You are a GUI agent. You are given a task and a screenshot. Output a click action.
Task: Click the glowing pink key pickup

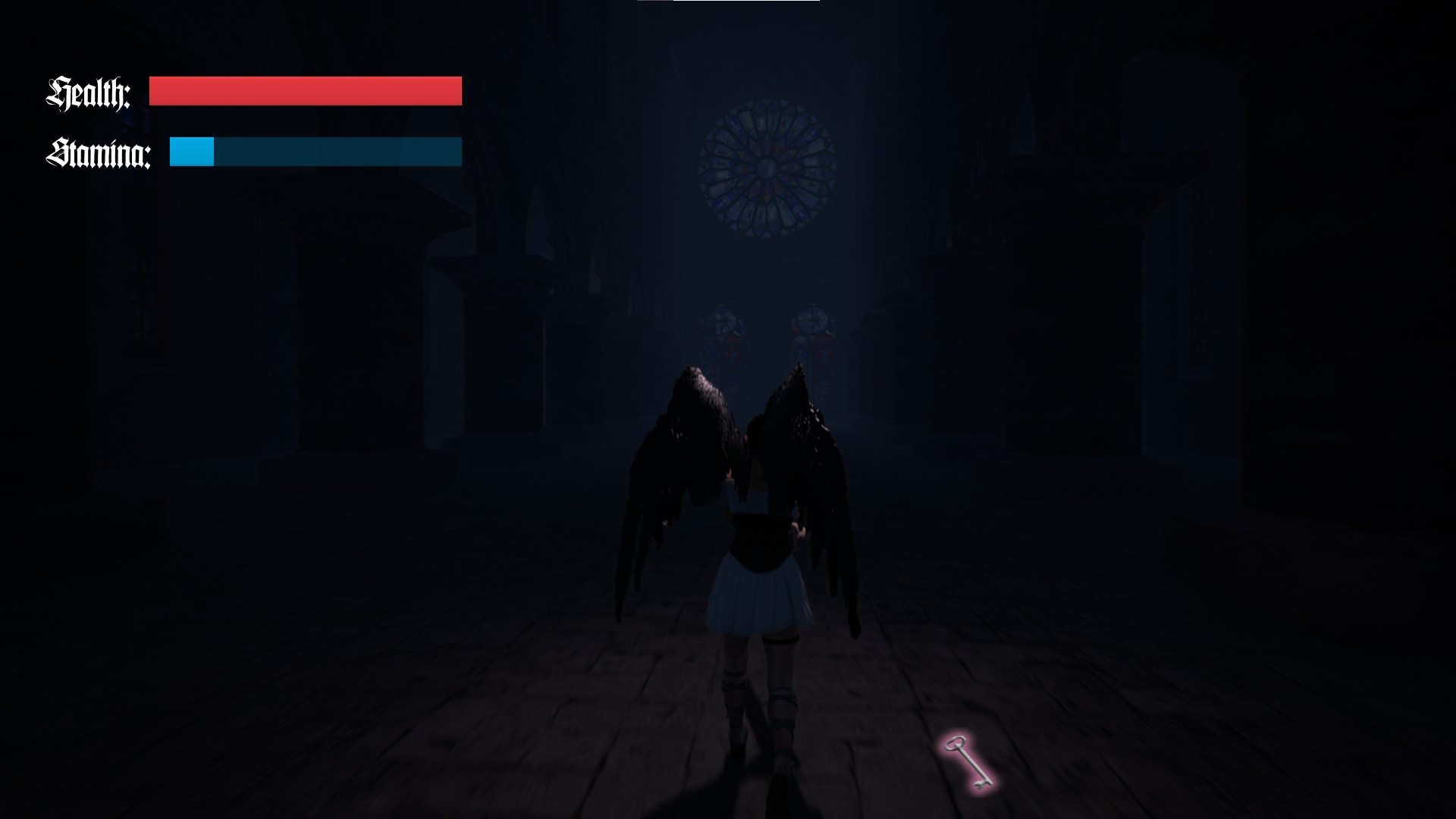pyautogui.click(x=967, y=762)
